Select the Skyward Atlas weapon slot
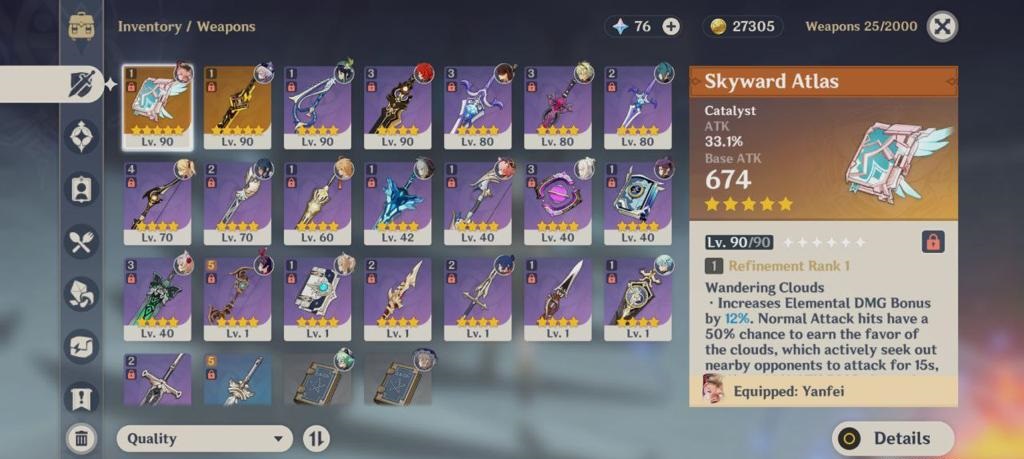 [157, 106]
